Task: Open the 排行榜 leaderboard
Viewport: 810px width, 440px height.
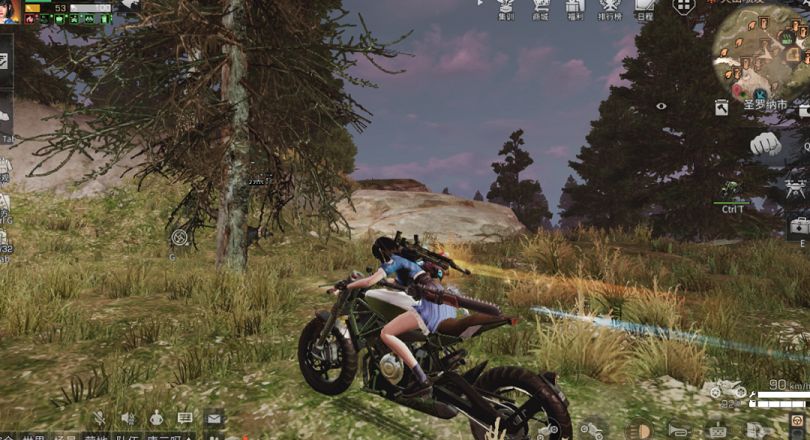Action: pos(610,9)
